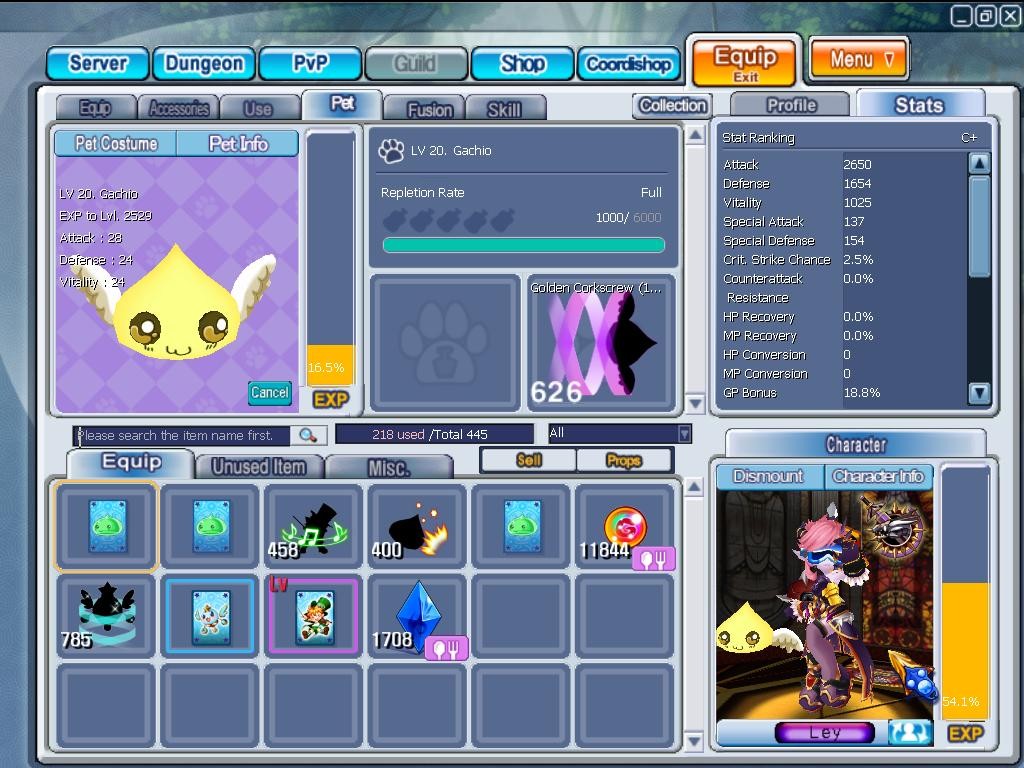Switch to the Fusion tab
The image size is (1024, 768).
point(430,109)
